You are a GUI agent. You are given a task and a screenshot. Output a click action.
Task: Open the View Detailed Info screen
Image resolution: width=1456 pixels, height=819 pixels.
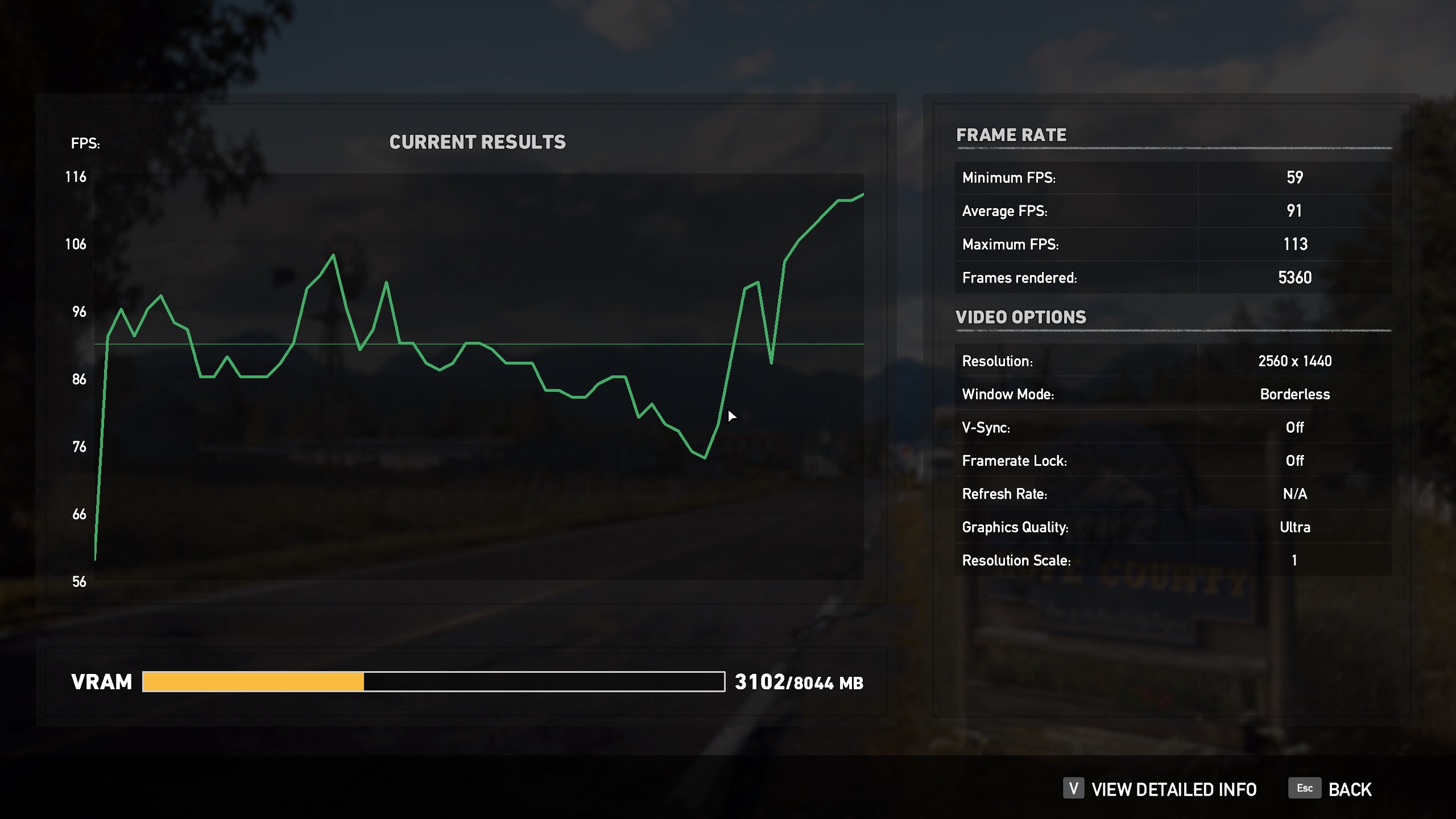click(x=1173, y=789)
